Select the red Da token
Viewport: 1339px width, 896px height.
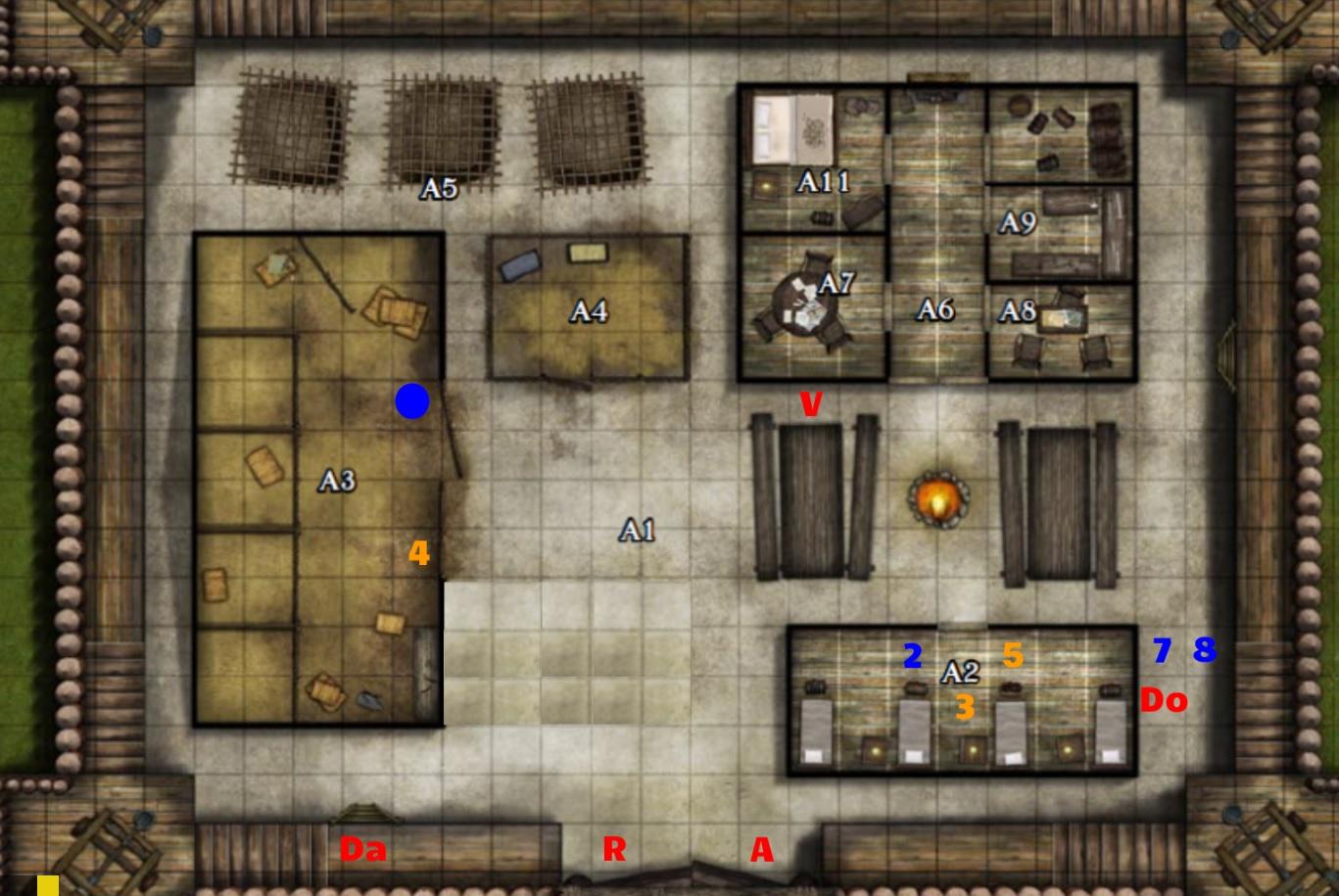pos(362,850)
